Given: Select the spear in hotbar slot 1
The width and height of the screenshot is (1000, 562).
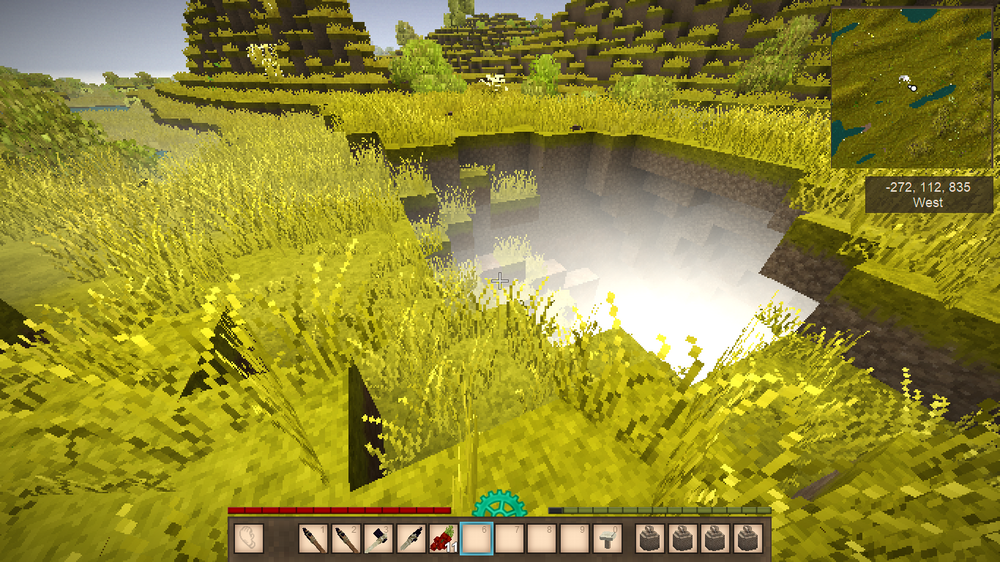Looking at the screenshot, I should pyautogui.click(x=315, y=539).
